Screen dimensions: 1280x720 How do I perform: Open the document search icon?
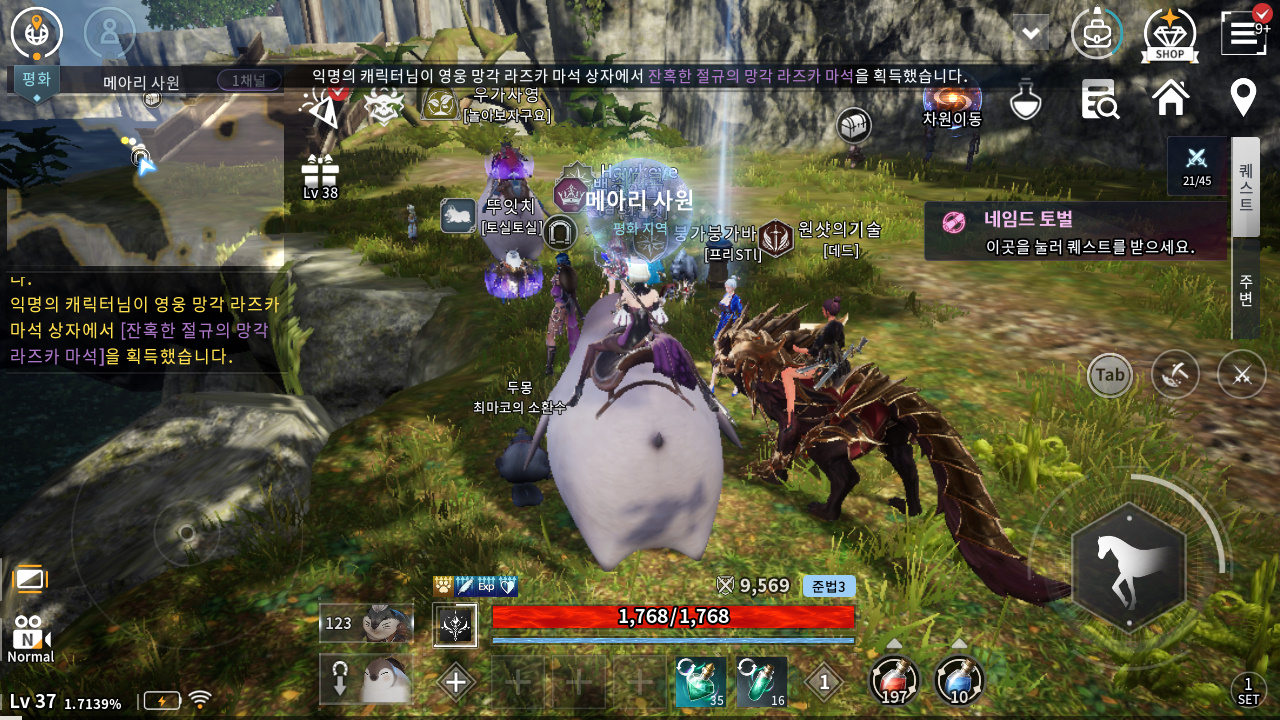[1099, 100]
